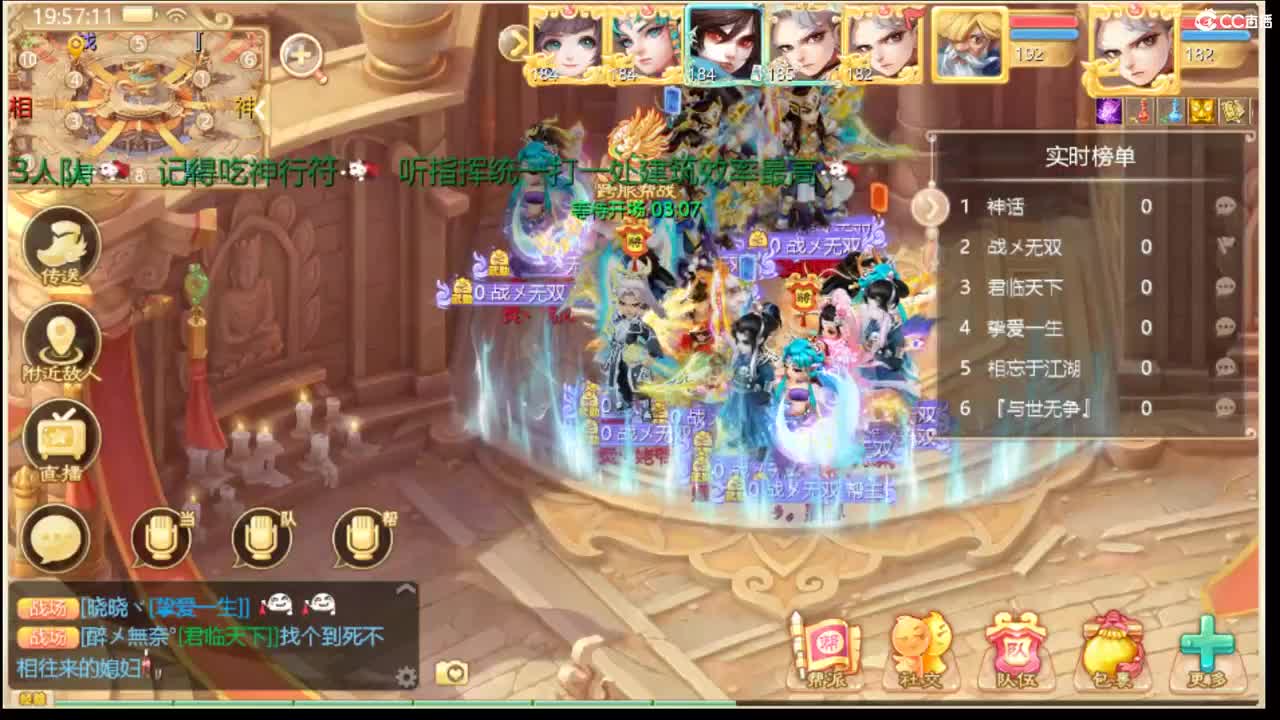Toggle the 帮 guild voice mic

[360, 538]
